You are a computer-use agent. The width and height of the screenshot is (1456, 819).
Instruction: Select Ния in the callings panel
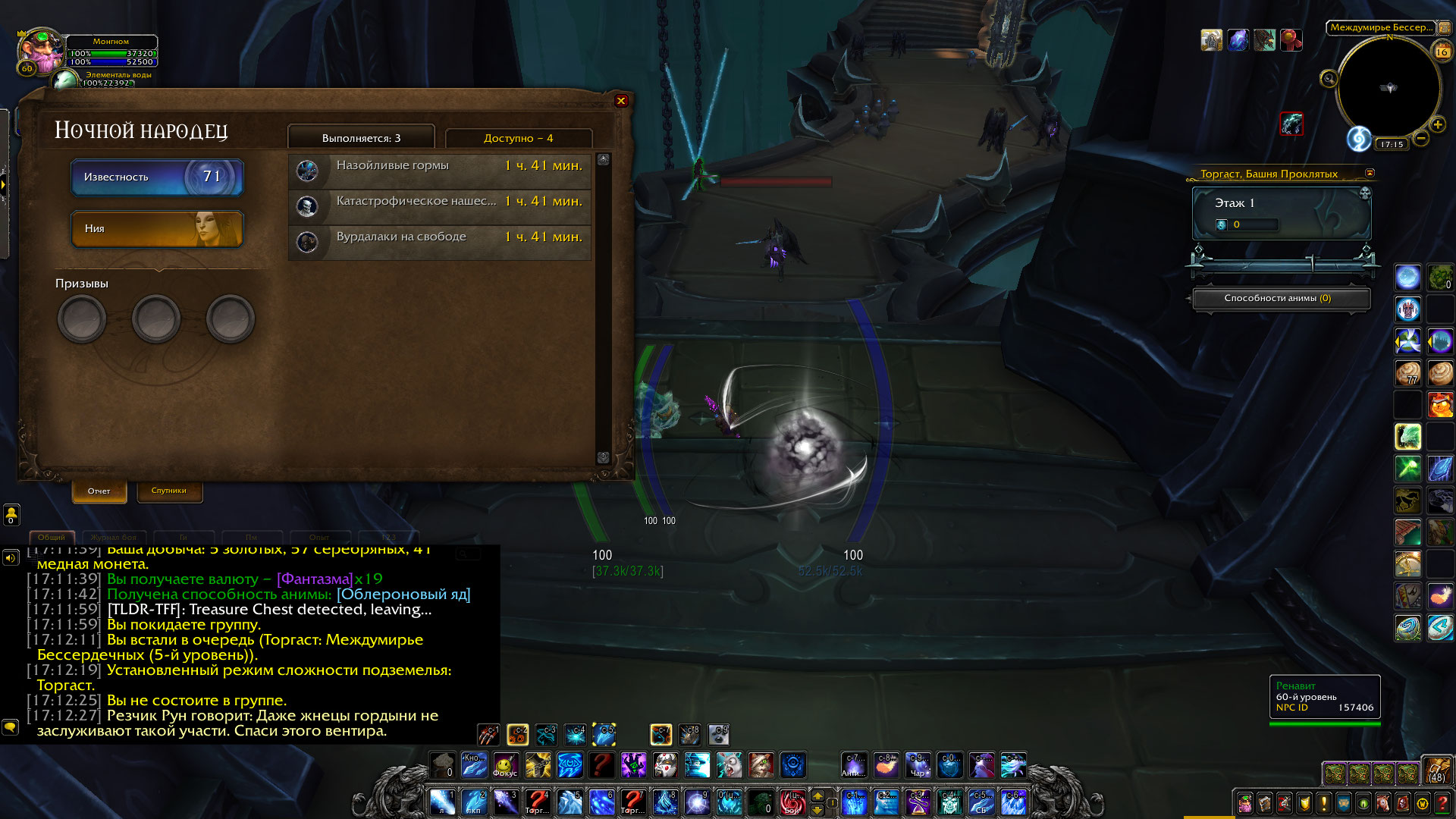[157, 229]
